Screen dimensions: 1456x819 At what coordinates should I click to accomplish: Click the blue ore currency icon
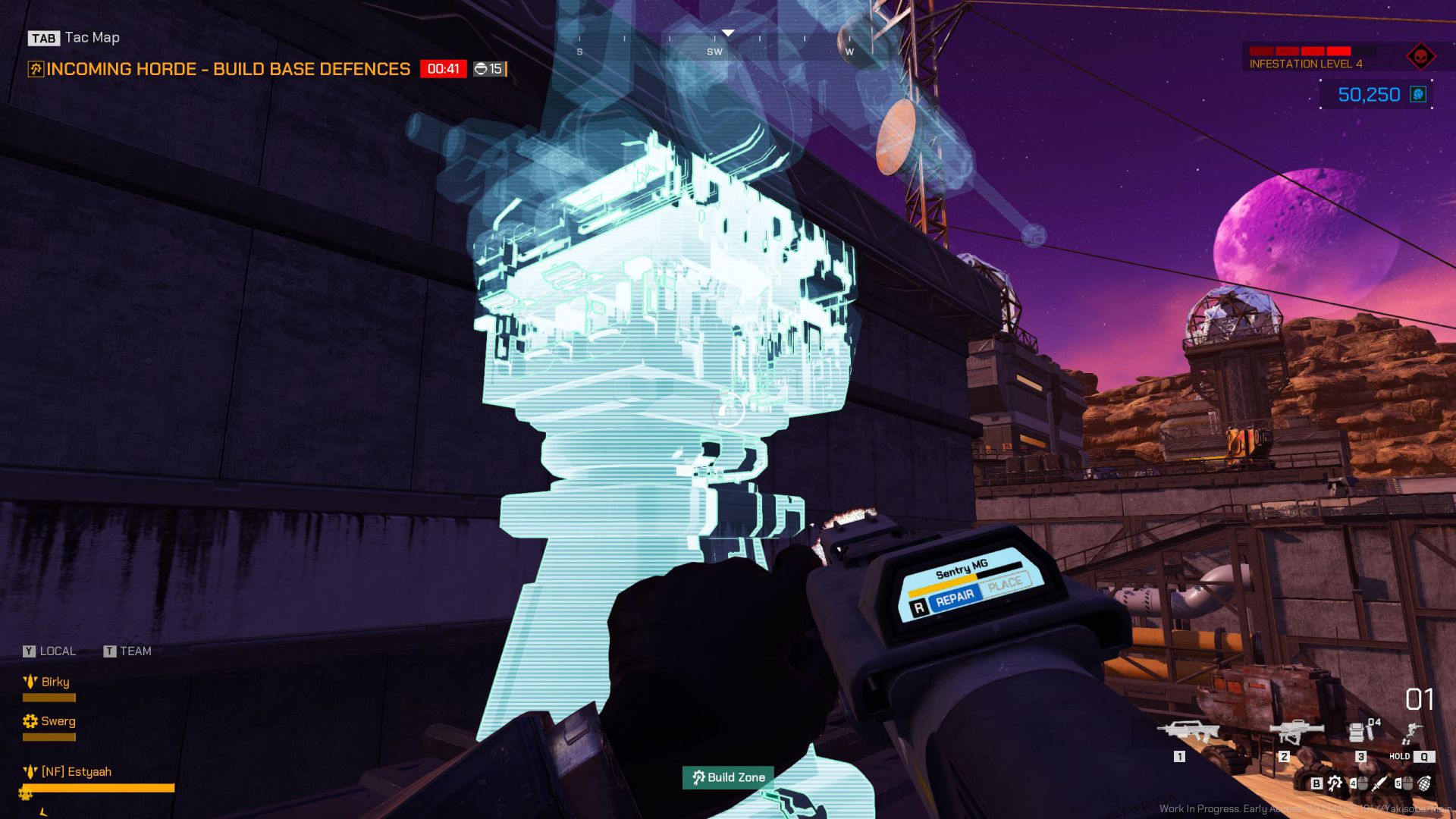1418,94
